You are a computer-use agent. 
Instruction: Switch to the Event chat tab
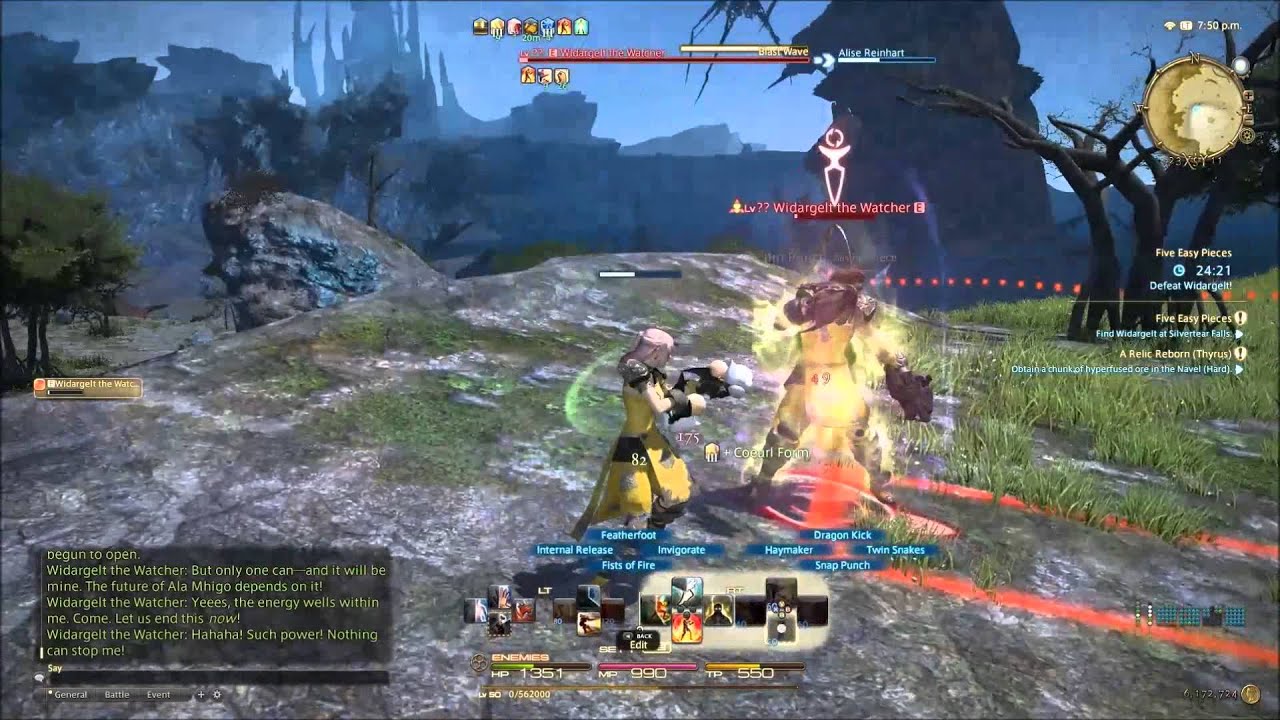(158, 694)
